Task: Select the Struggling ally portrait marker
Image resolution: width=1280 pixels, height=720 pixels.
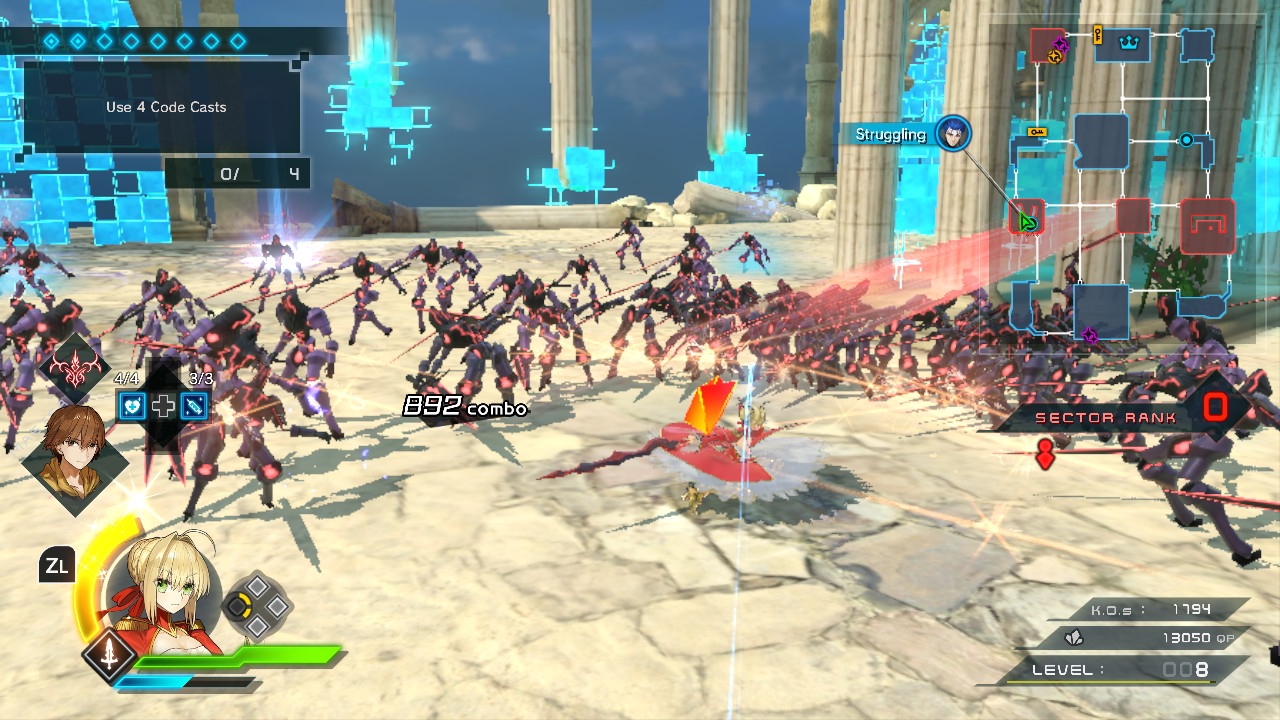Action: tap(953, 134)
